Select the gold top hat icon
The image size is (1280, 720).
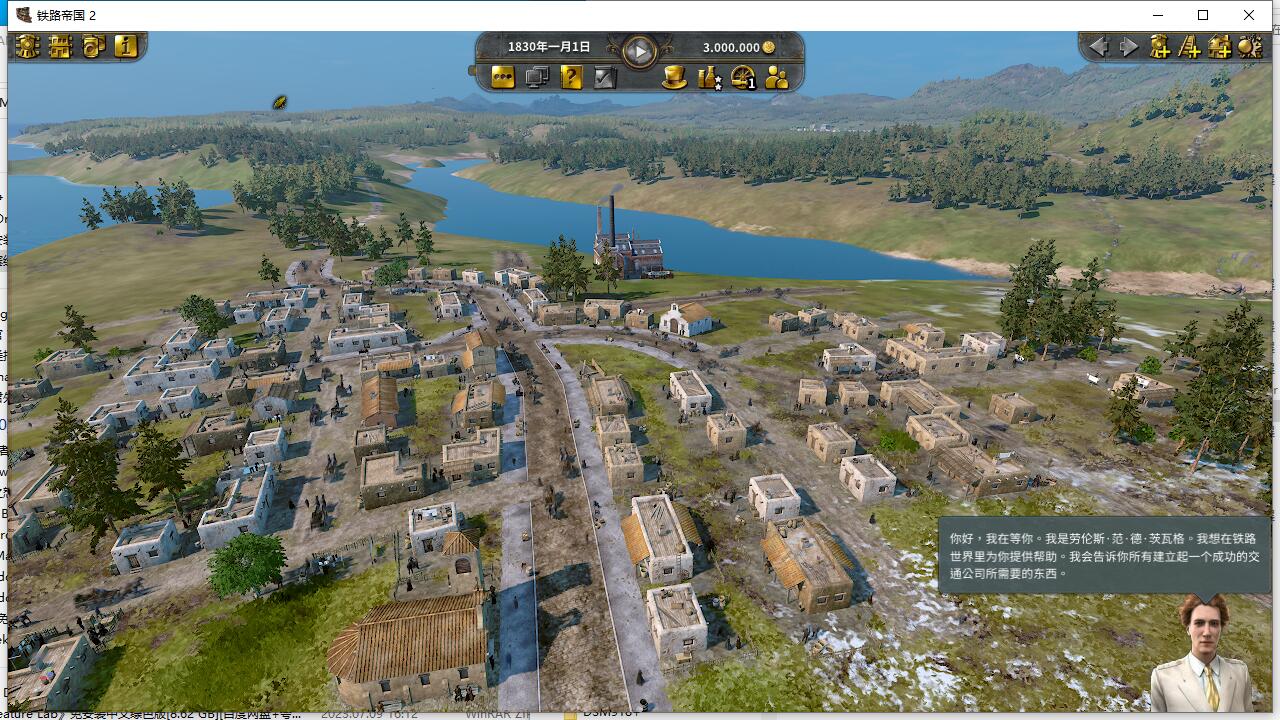pyautogui.click(x=675, y=77)
